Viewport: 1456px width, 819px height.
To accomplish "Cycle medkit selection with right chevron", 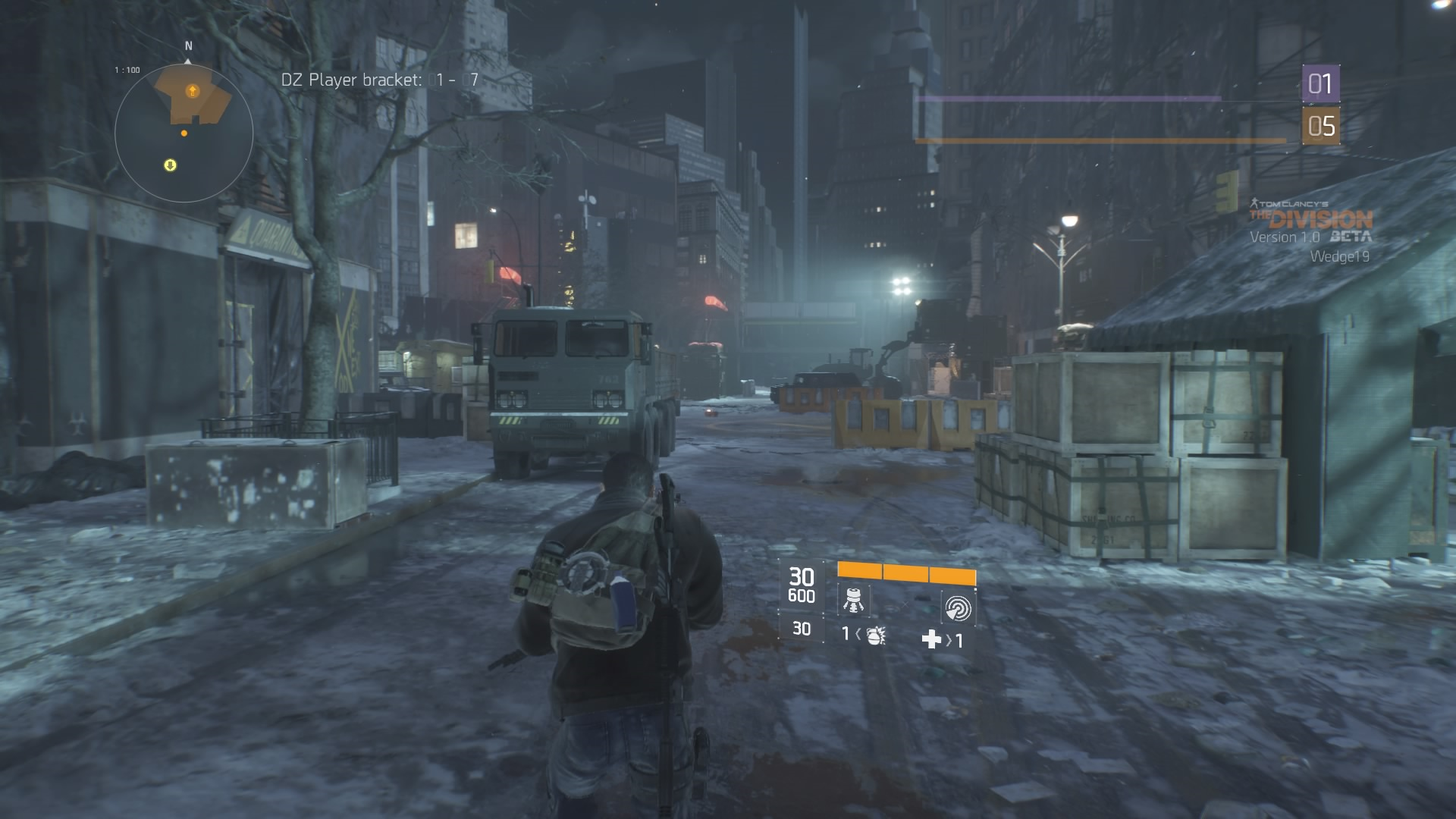I will click(948, 641).
